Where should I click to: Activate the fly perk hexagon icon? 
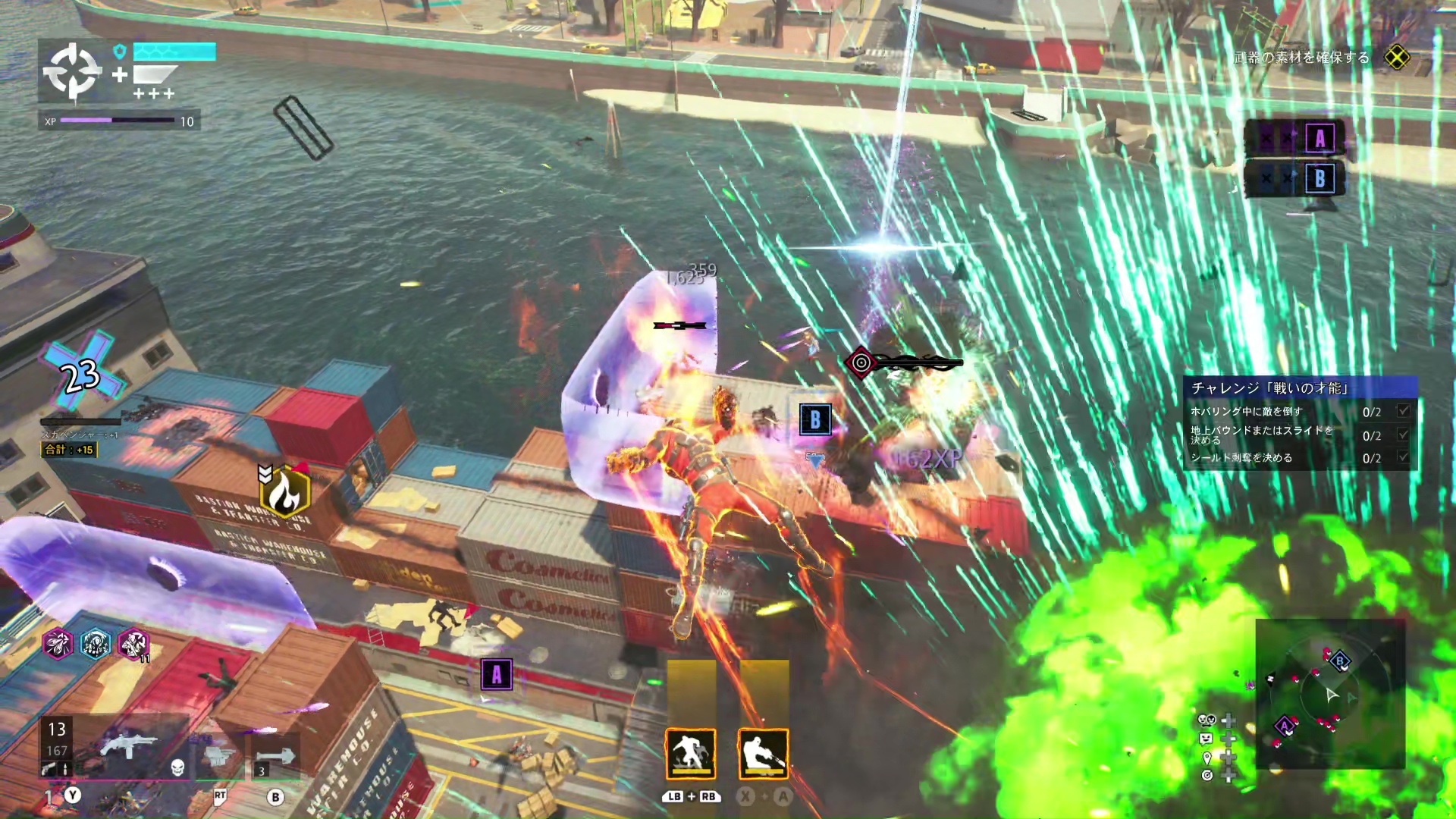point(58,644)
